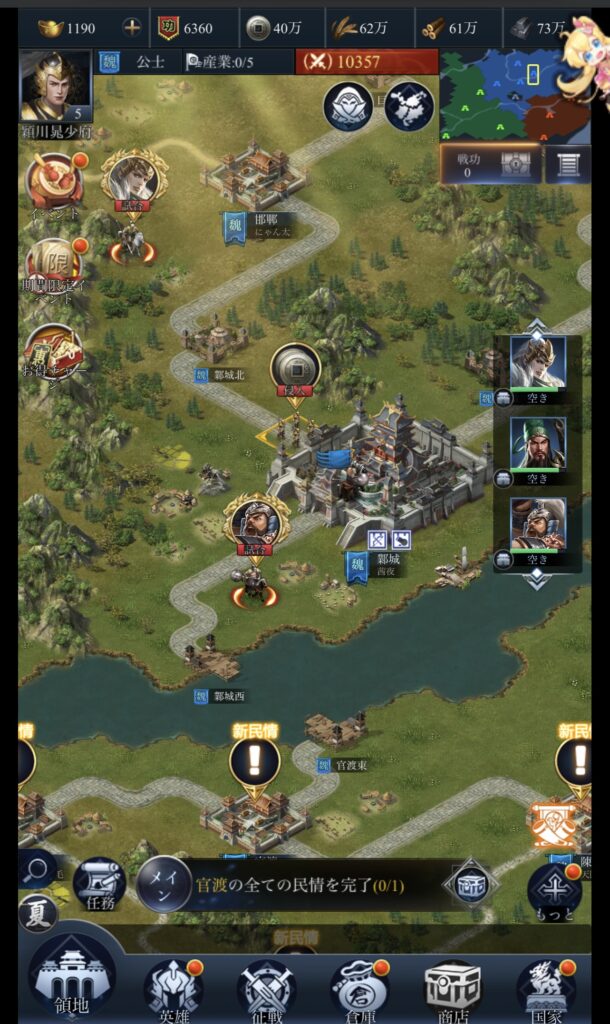Viewport: 610px width, 1024px height.
Task: Select the メイン quest tracker about 官渡
Action: tap(290, 885)
